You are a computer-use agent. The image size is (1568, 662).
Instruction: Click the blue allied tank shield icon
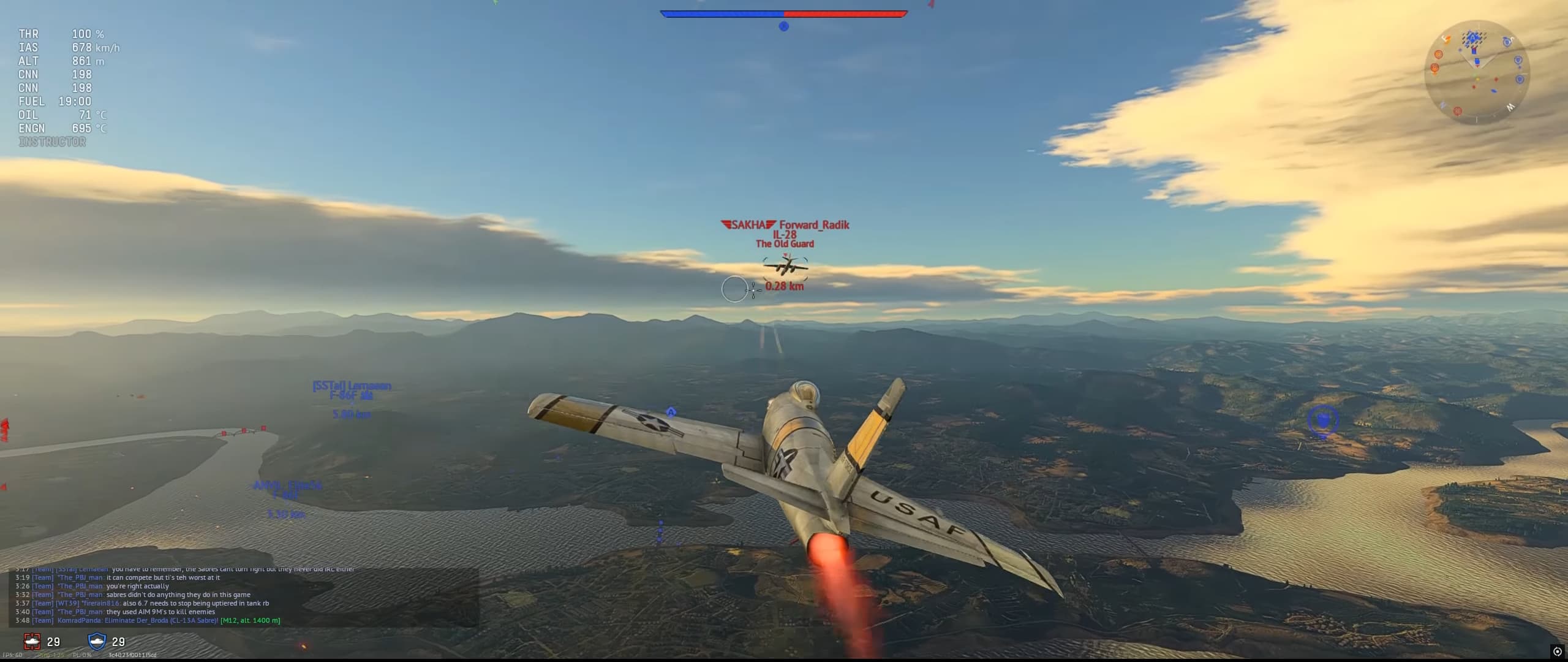pyautogui.click(x=97, y=641)
